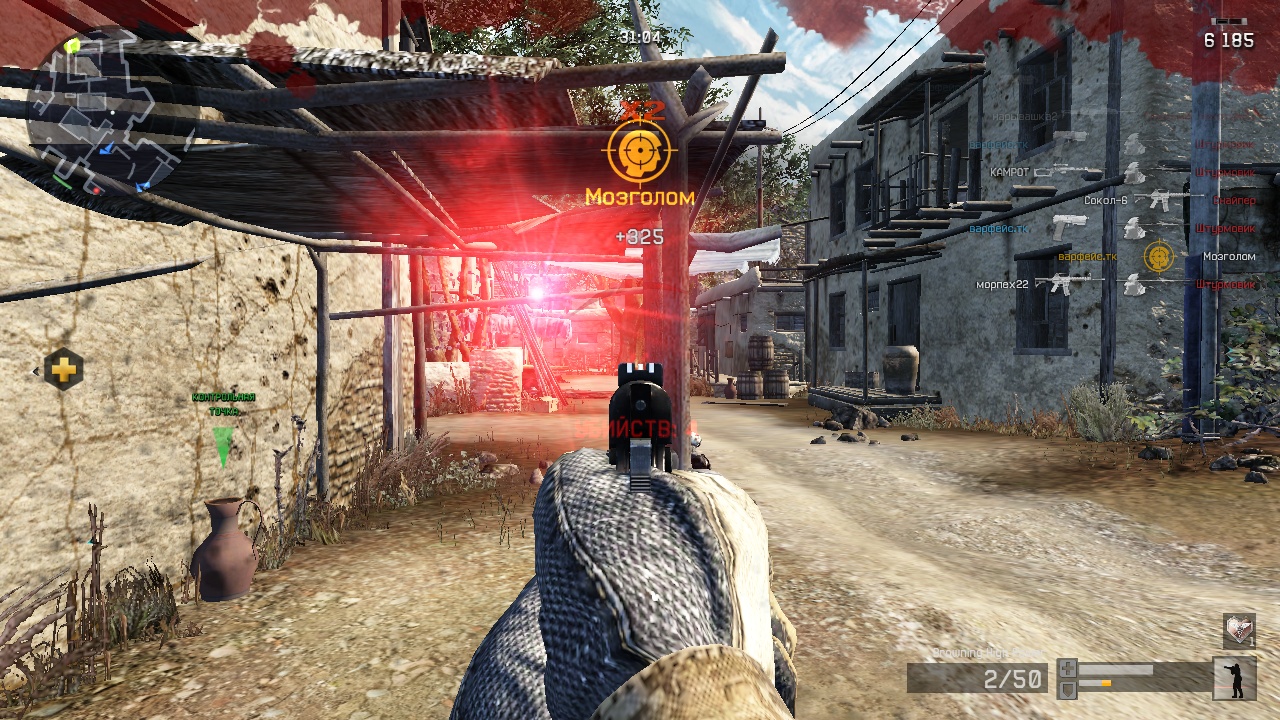Select the yellow crosshair kill icon near Мозголом
This screenshot has height=720, width=1280.
[x=1158, y=256]
